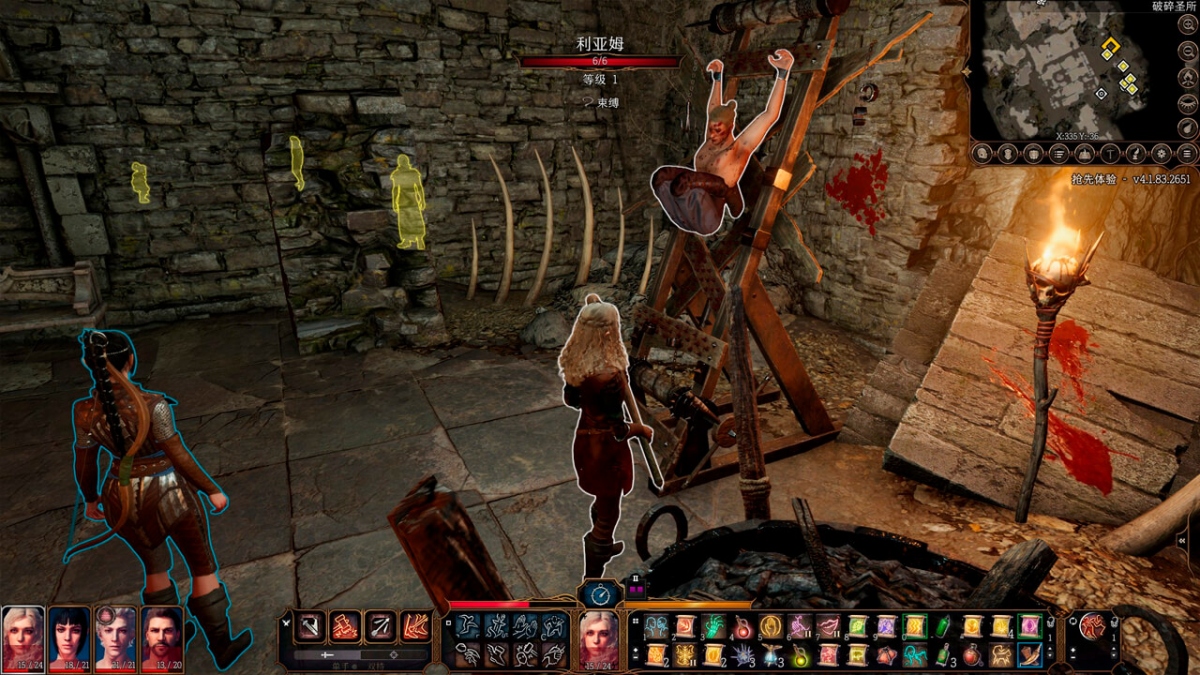This screenshot has width=1200, height=675.
Task: Select the white-haired character portrait in party list
Action: [22, 637]
